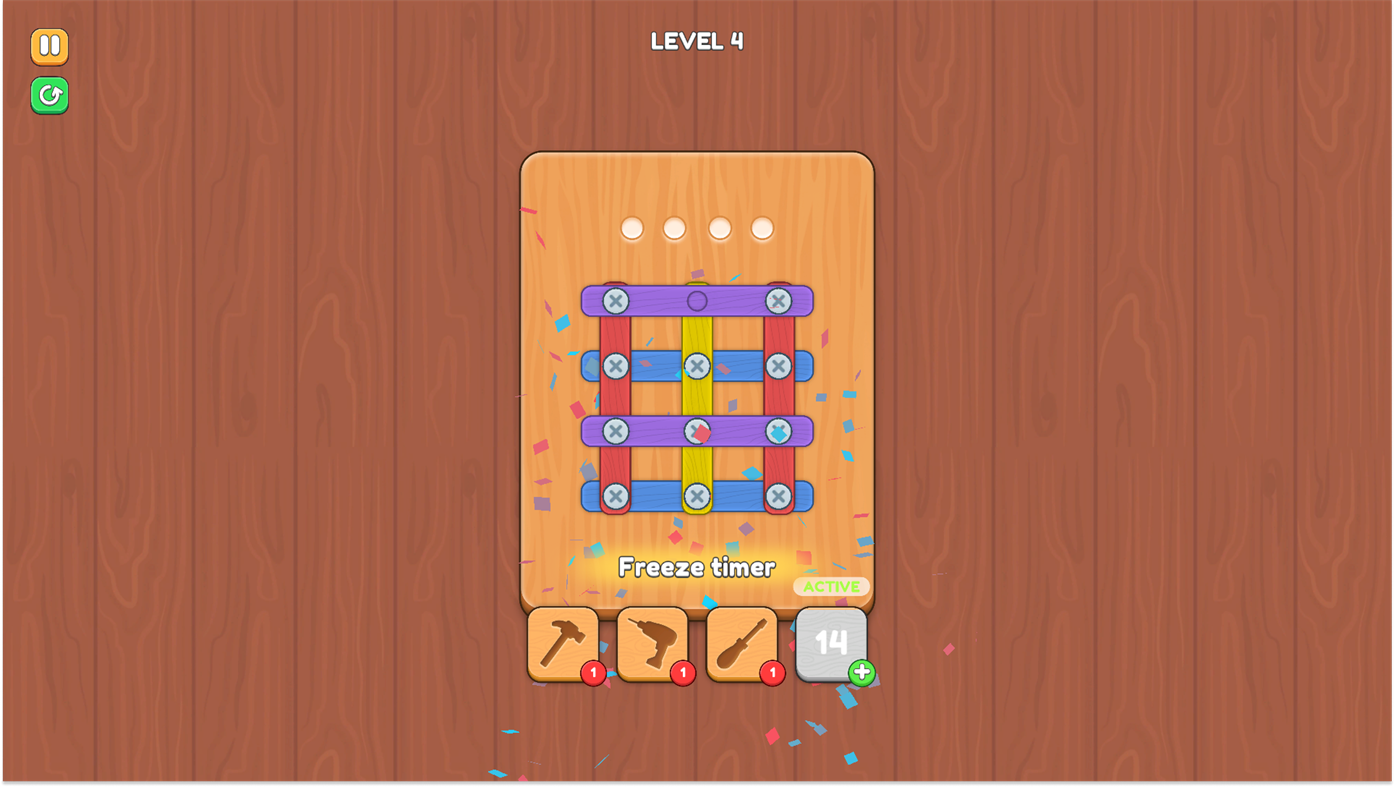Screen dimensions: 1395x787
Task: Buy more screws with the green plus
Action: (x=859, y=672)
